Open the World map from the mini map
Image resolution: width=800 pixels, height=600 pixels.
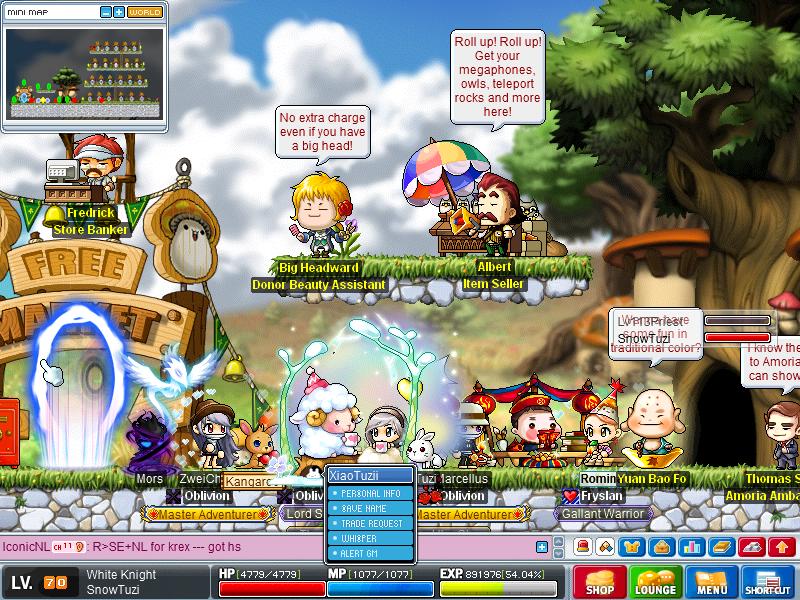click(144, 12)
